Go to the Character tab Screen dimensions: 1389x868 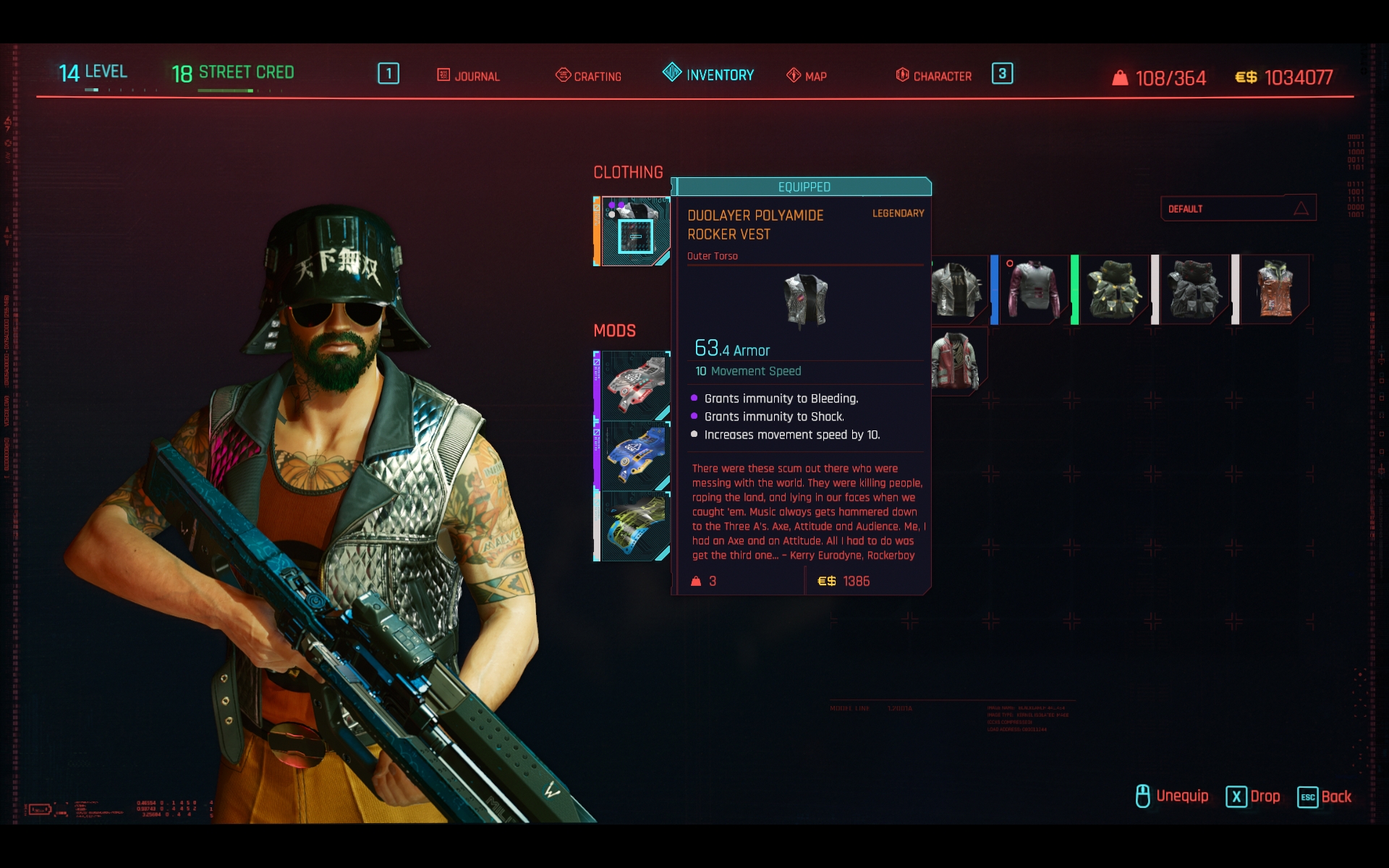click(934, 76)
